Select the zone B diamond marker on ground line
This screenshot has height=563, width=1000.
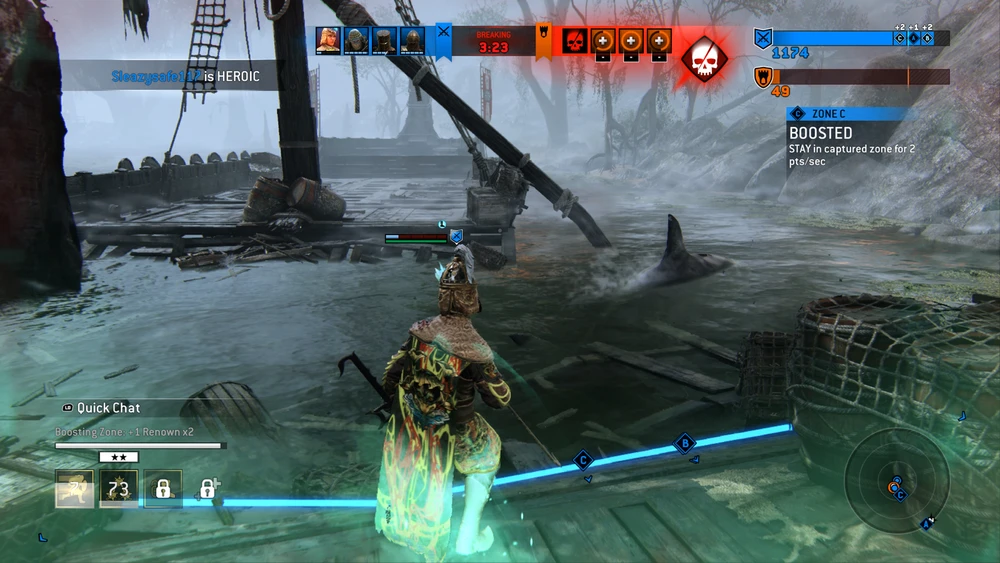pos(686,442)
